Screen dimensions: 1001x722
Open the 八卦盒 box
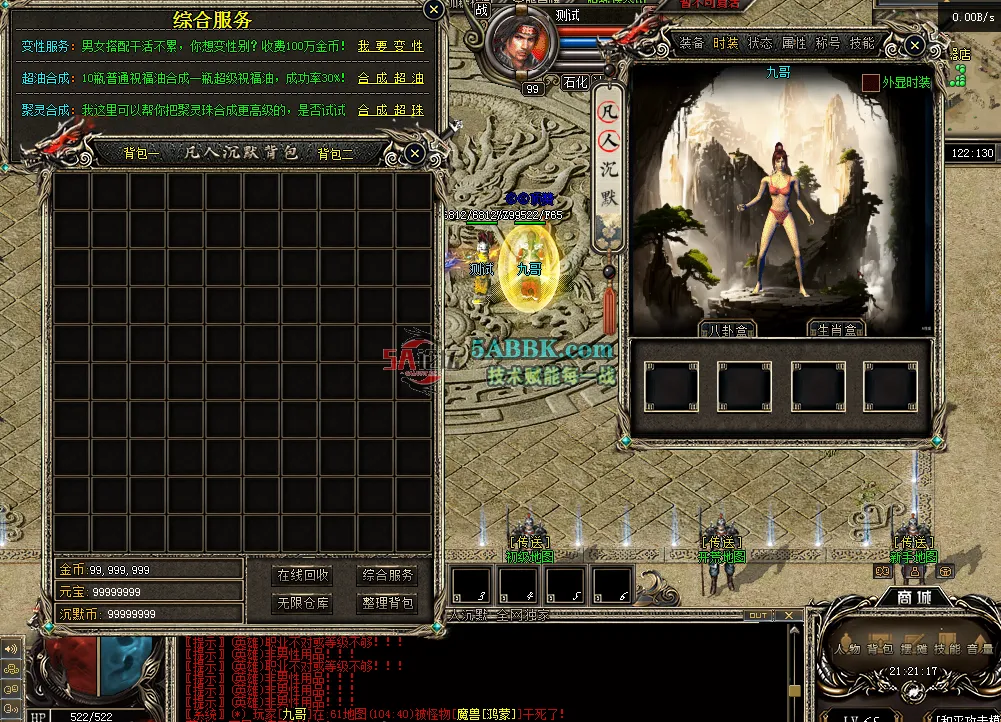(727, 330)
